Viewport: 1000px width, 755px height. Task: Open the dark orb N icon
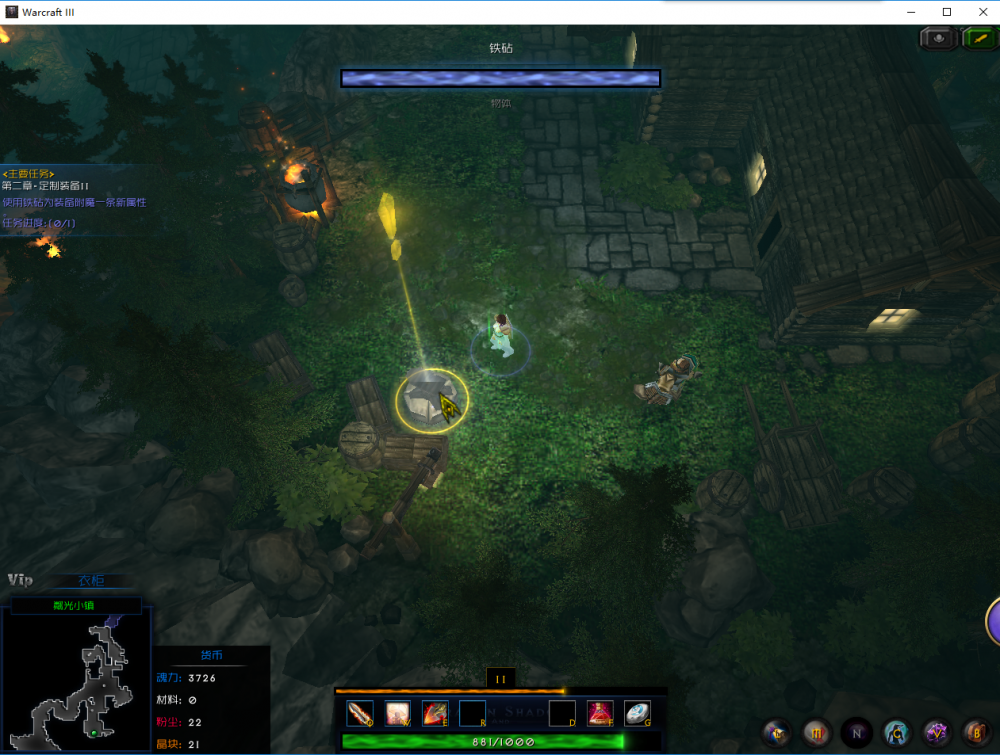pos(857,732)
